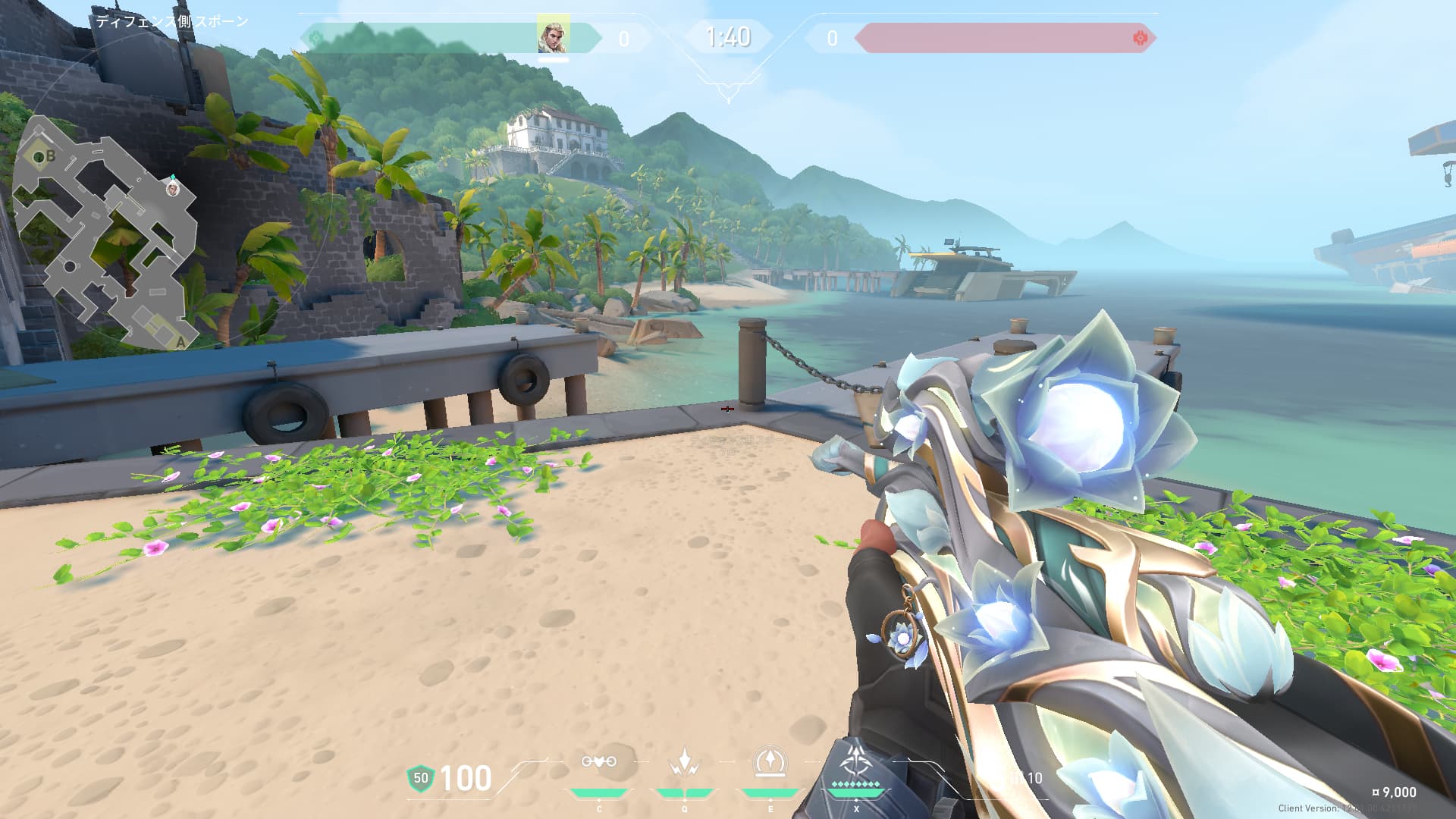Use the Shock Bolt ability icon
Viewport: 1456px width, 819px height.
coord(684,762)
